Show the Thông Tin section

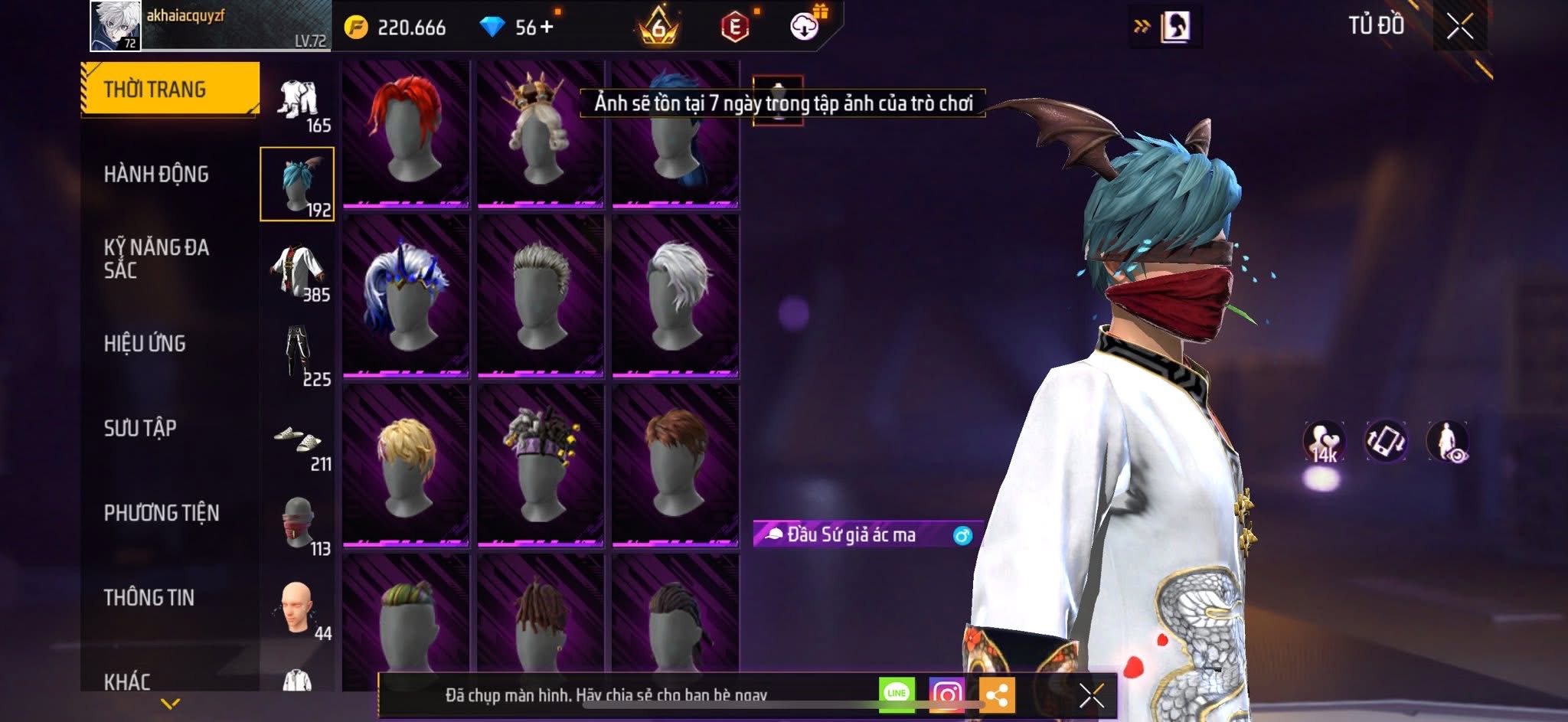tap(149, 598)
